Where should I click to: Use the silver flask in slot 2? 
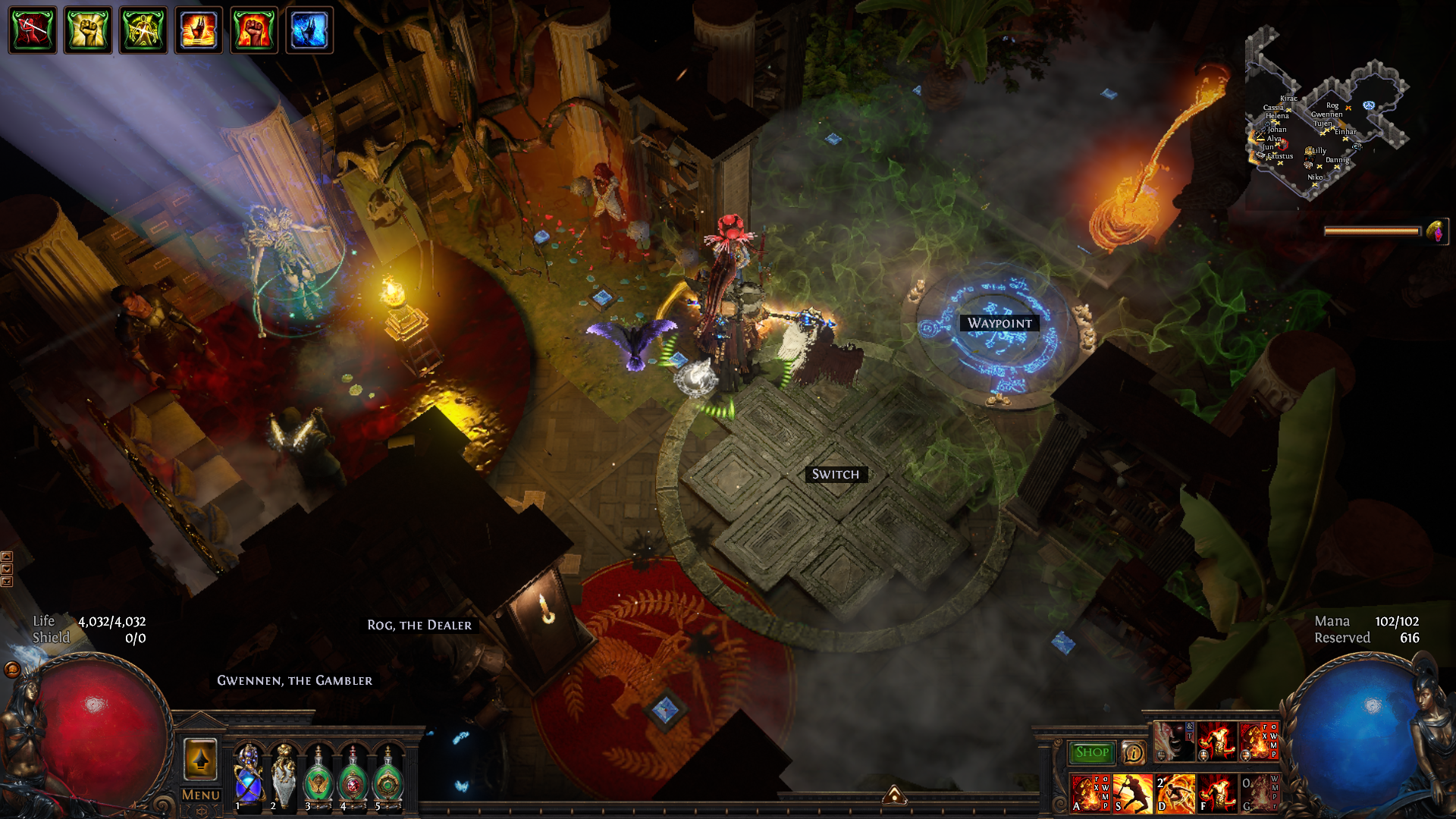pos(284,775)
